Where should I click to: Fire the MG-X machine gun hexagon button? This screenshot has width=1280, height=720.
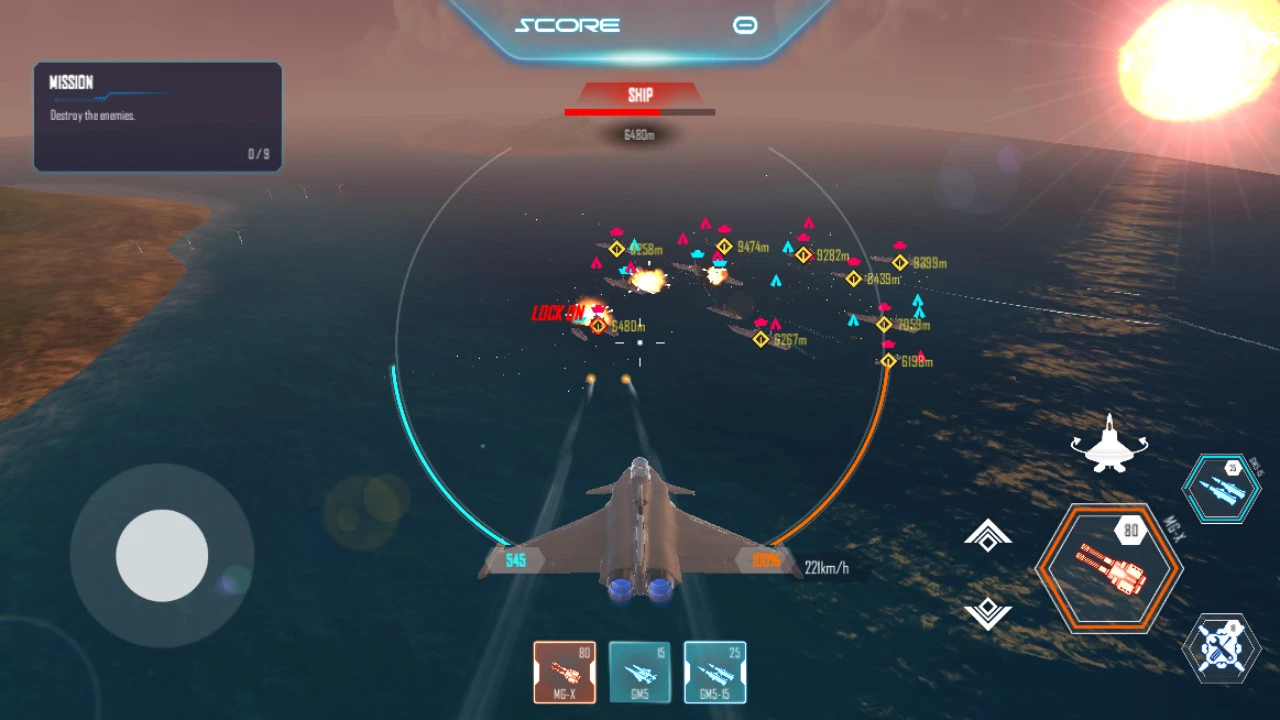[x=1109, y=569]
